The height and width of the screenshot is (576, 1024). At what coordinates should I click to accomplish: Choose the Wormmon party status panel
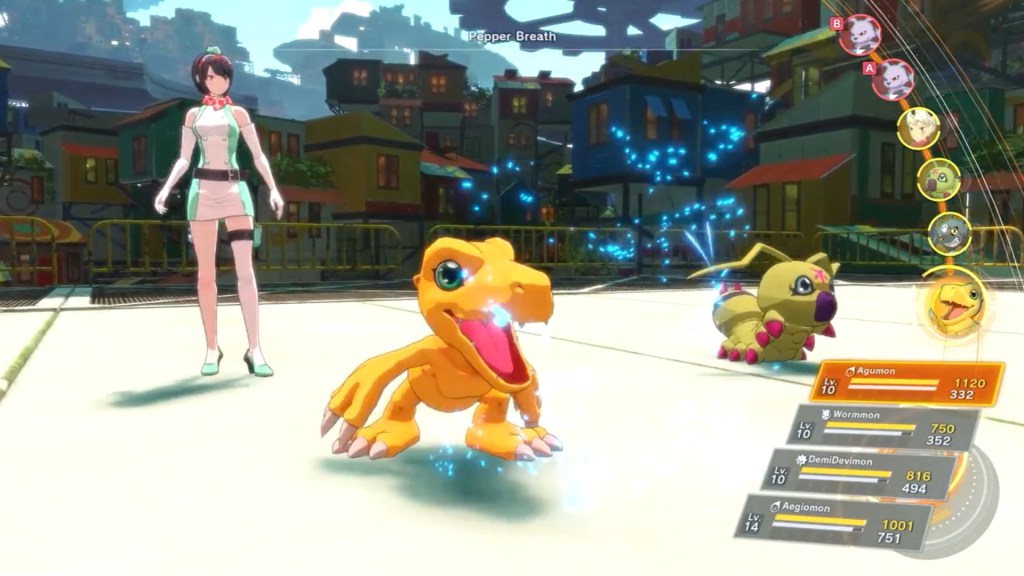869,428
